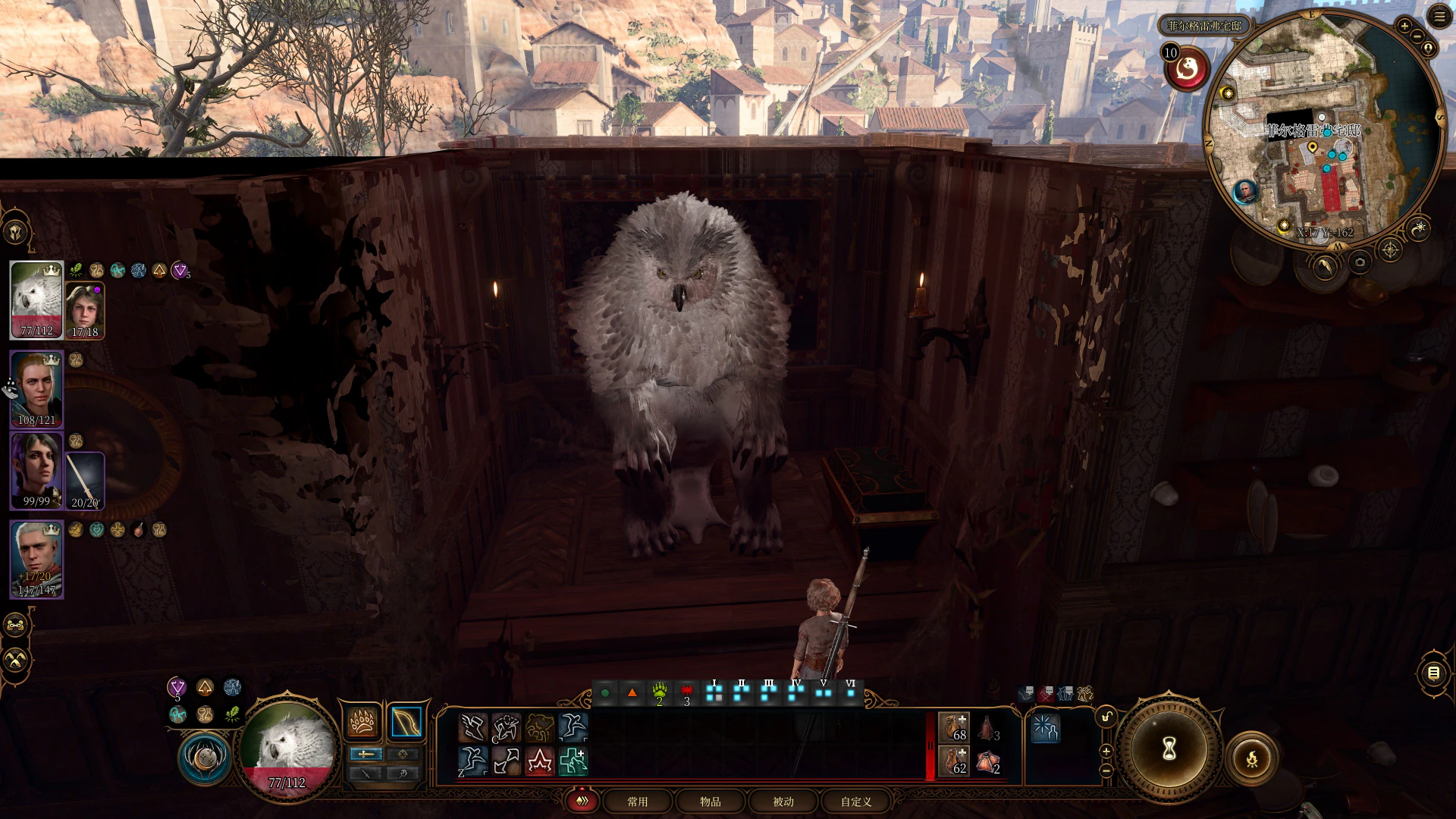End turn with the hourglass button
The height and width of the screenshot is (819, 1456).
pyautogui.click(x=1169, y=749)
